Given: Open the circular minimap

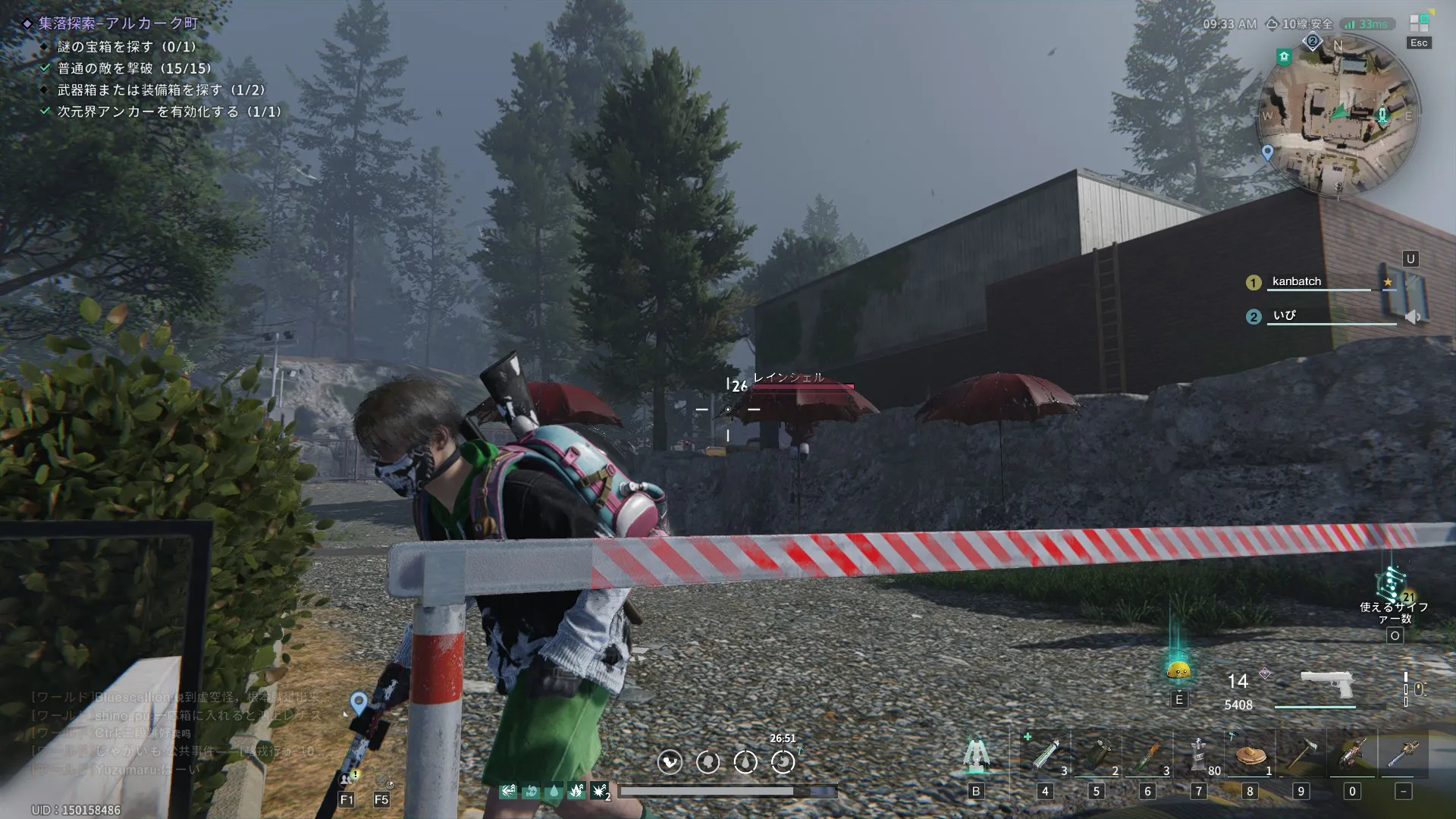Looking at the screenshot, I should point(1338,115).
